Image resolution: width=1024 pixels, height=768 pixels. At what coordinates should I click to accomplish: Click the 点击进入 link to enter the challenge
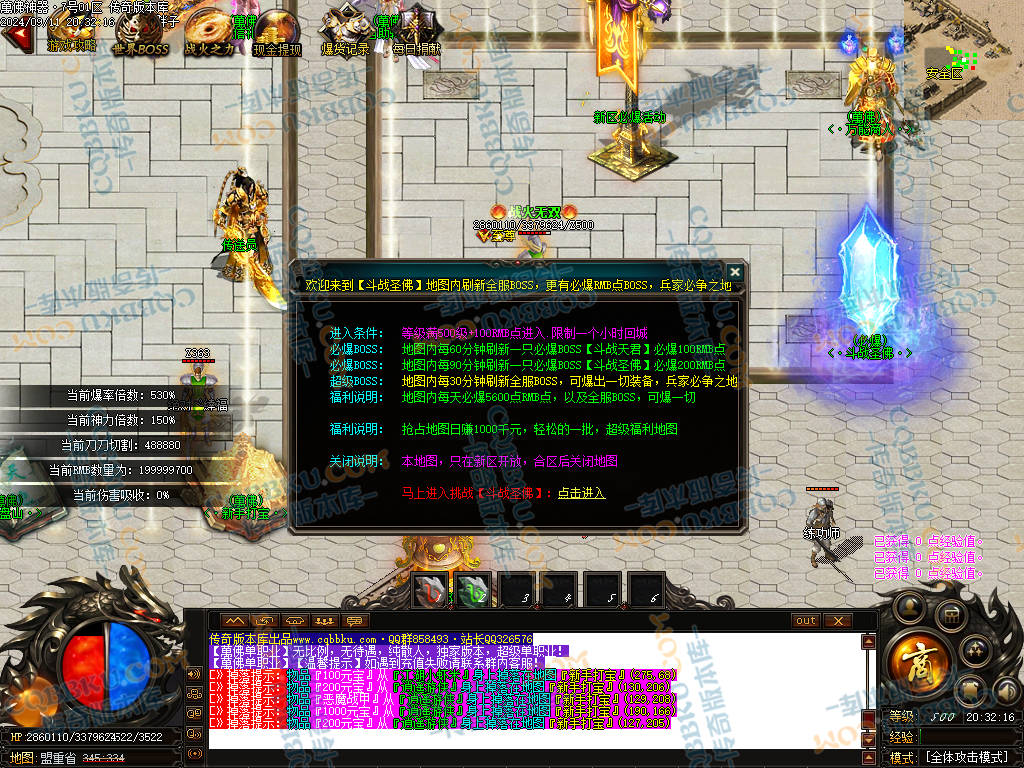tap(582, 493)
